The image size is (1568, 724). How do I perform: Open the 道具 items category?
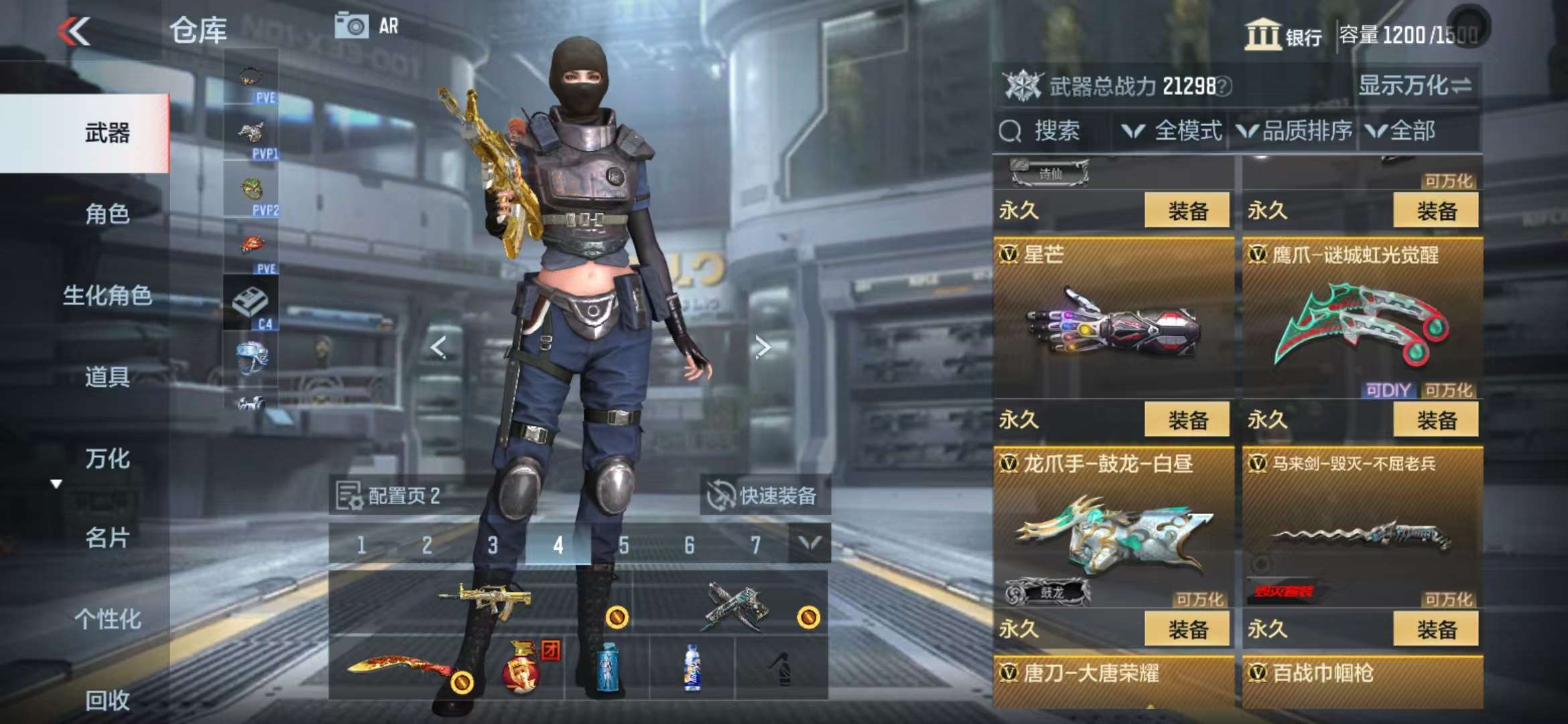[107, 377]
